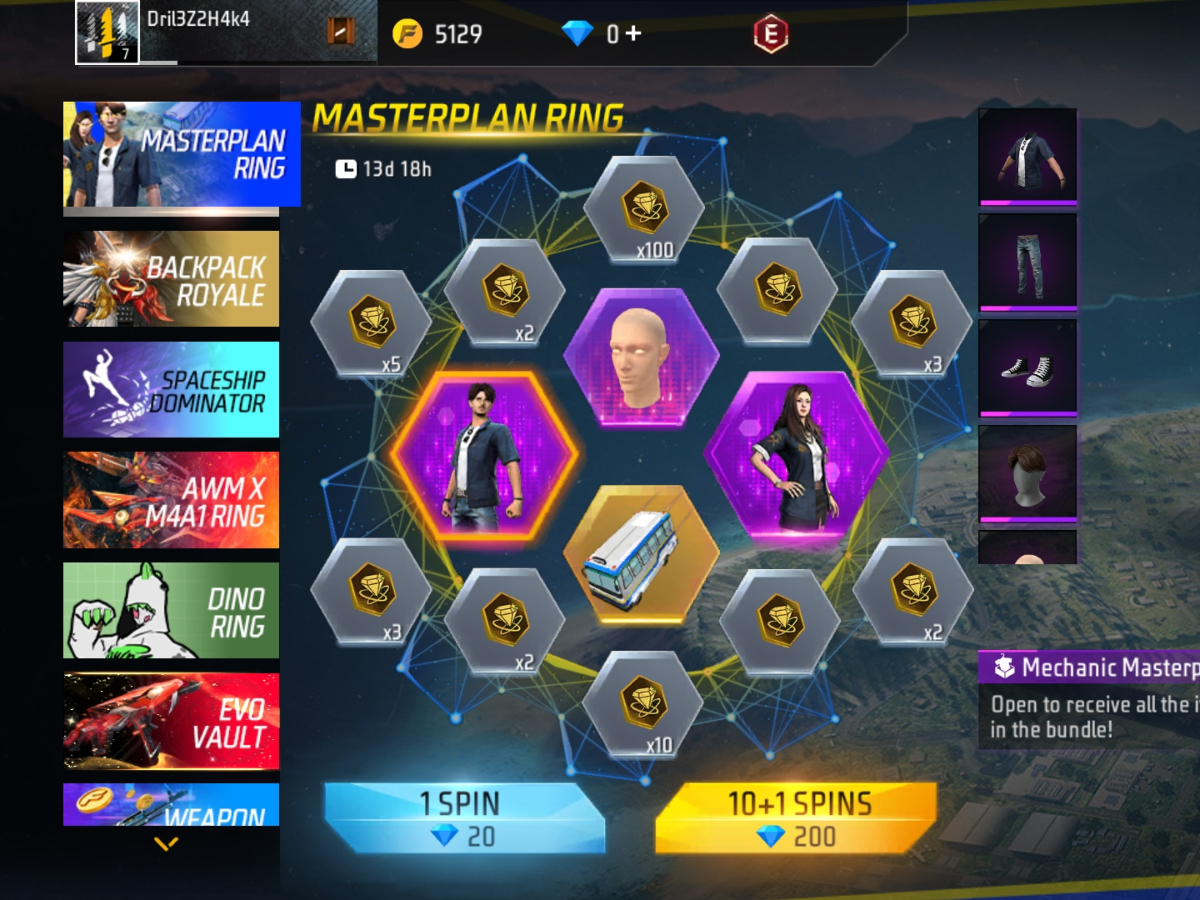
Task: Select the x100 token prize hexagon
Action: click(x=642, y=212)
